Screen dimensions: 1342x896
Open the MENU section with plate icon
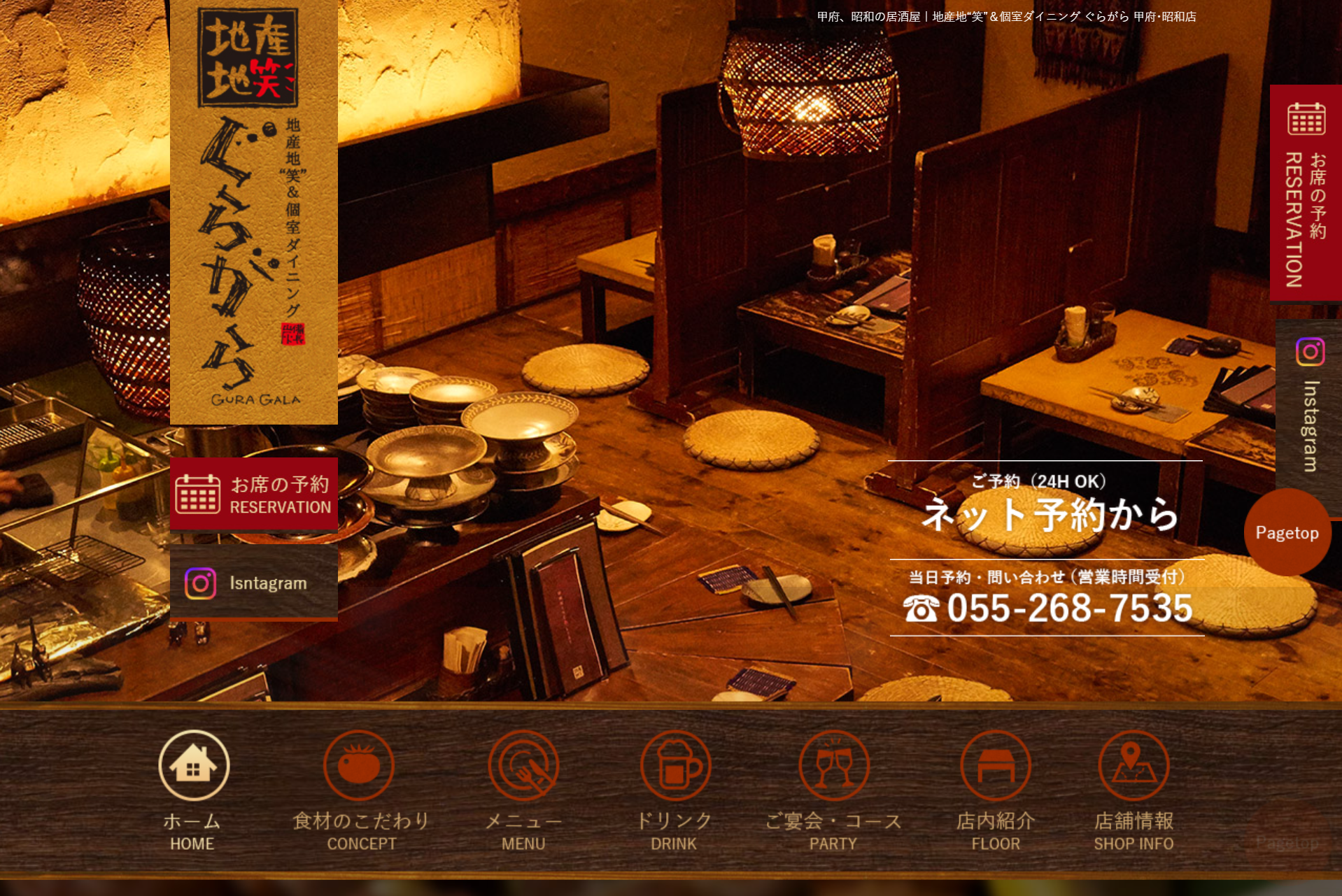click(x=523, y=790)
